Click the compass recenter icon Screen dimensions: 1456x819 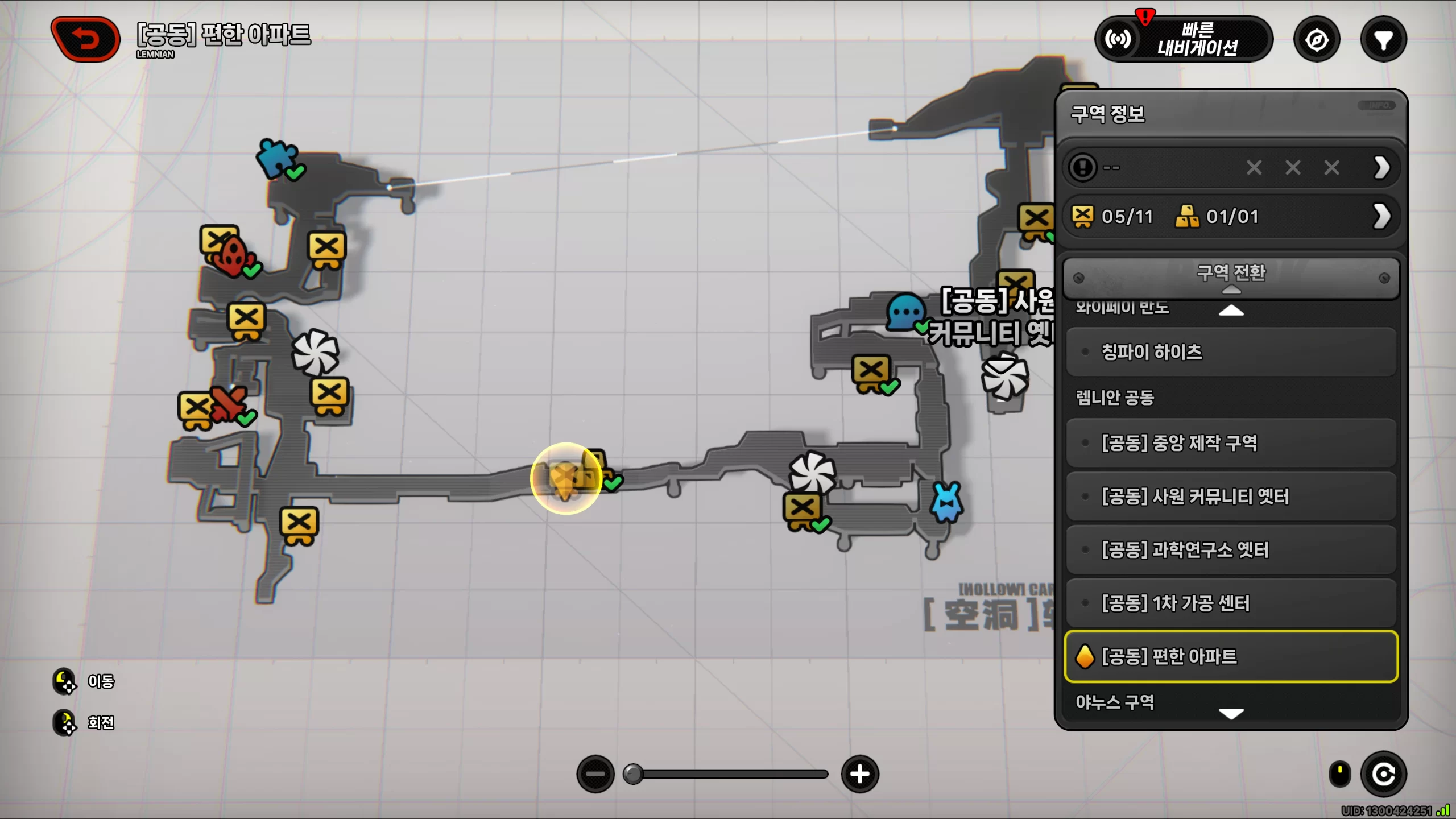point(1317,40)
